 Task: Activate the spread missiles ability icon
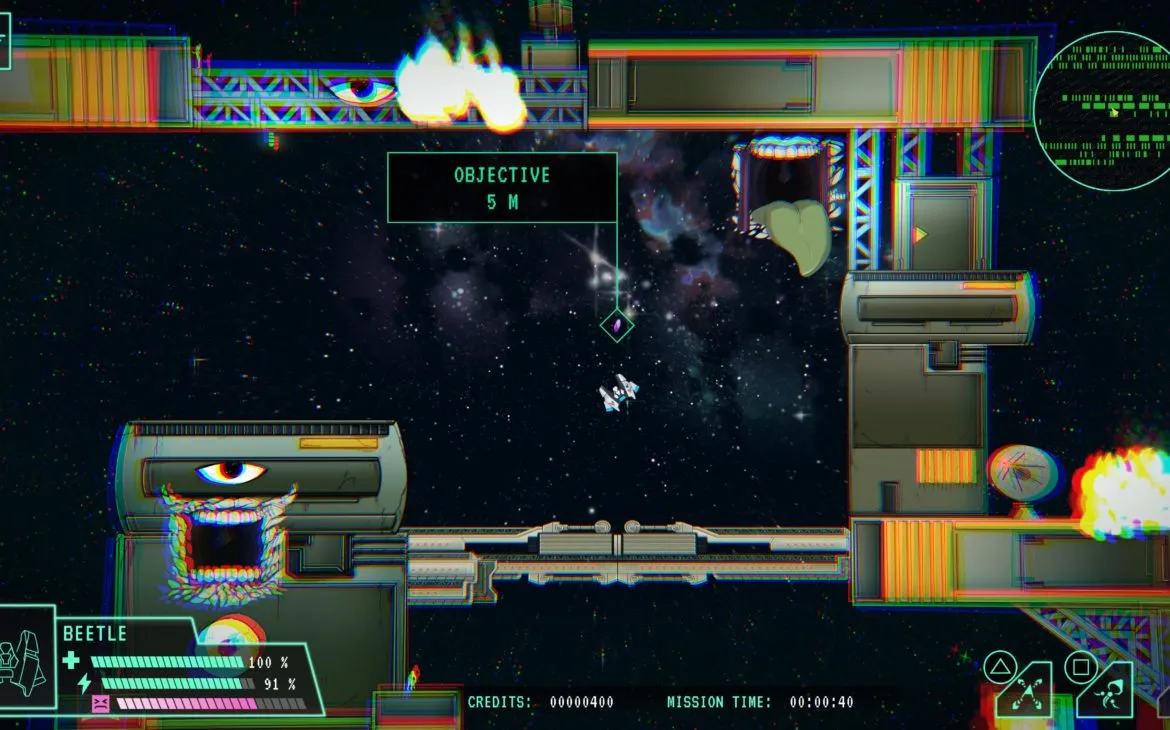pyautogui.click(x=1025, y=694)
